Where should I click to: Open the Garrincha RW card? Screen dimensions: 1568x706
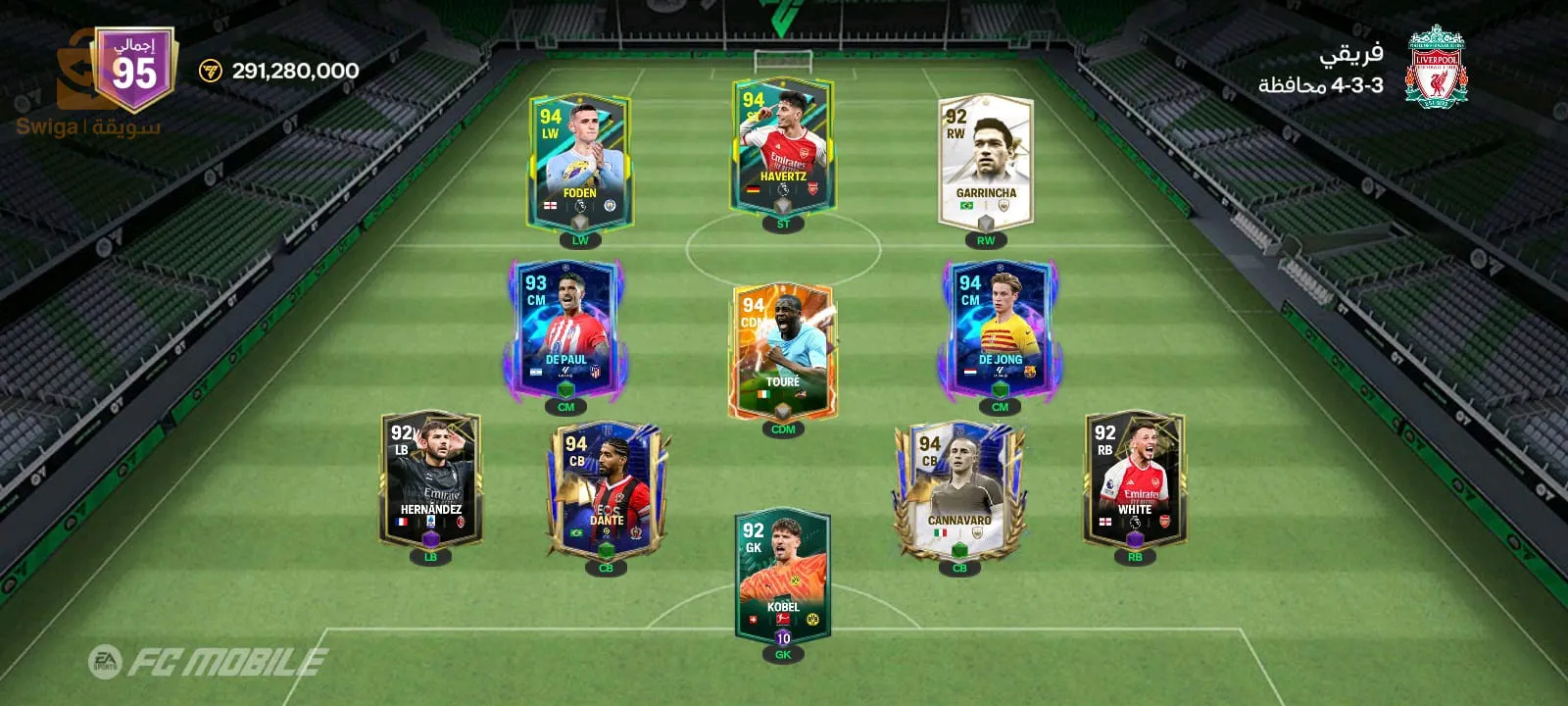click(985, 162)
